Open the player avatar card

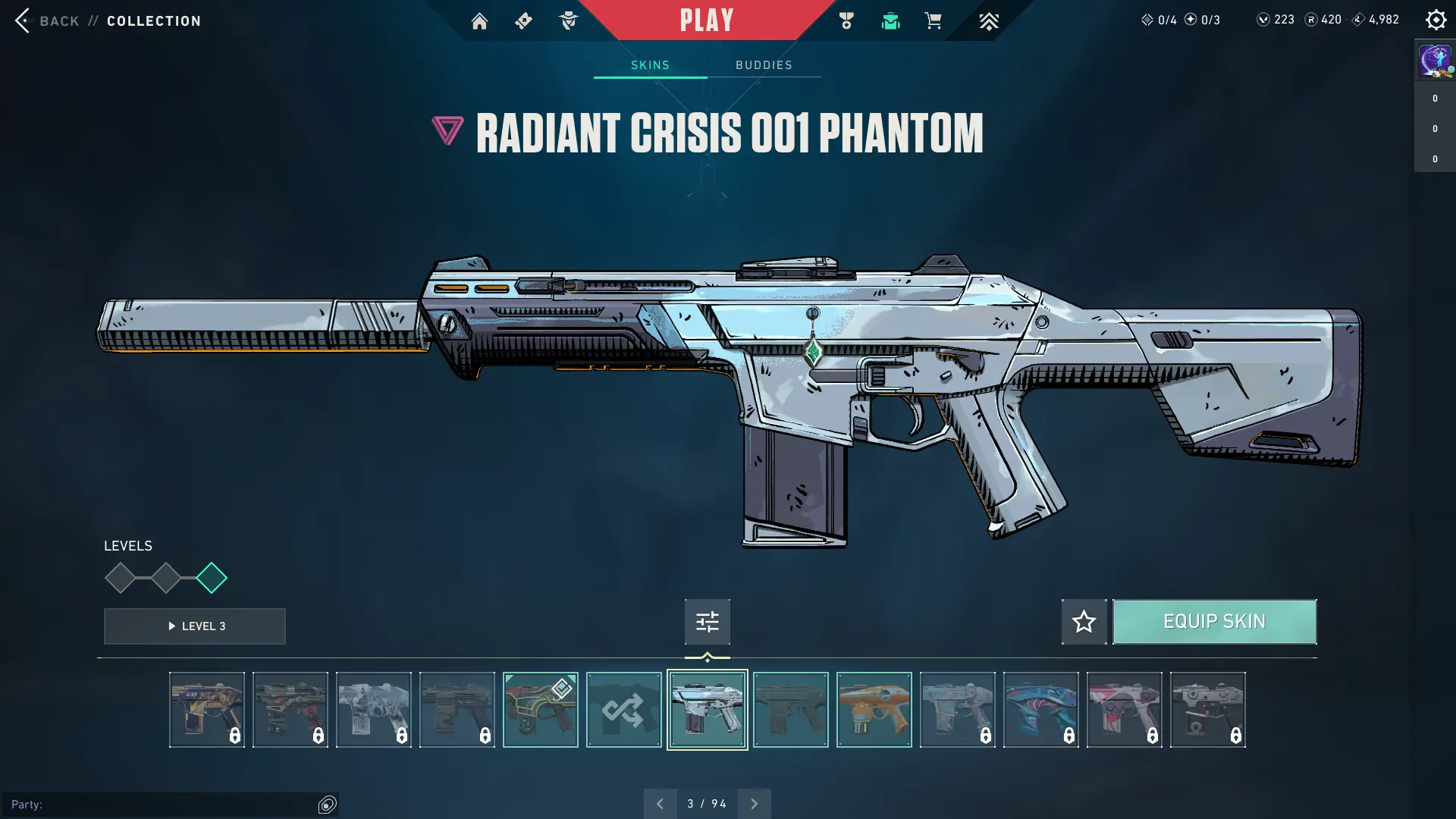(1435, 60)
